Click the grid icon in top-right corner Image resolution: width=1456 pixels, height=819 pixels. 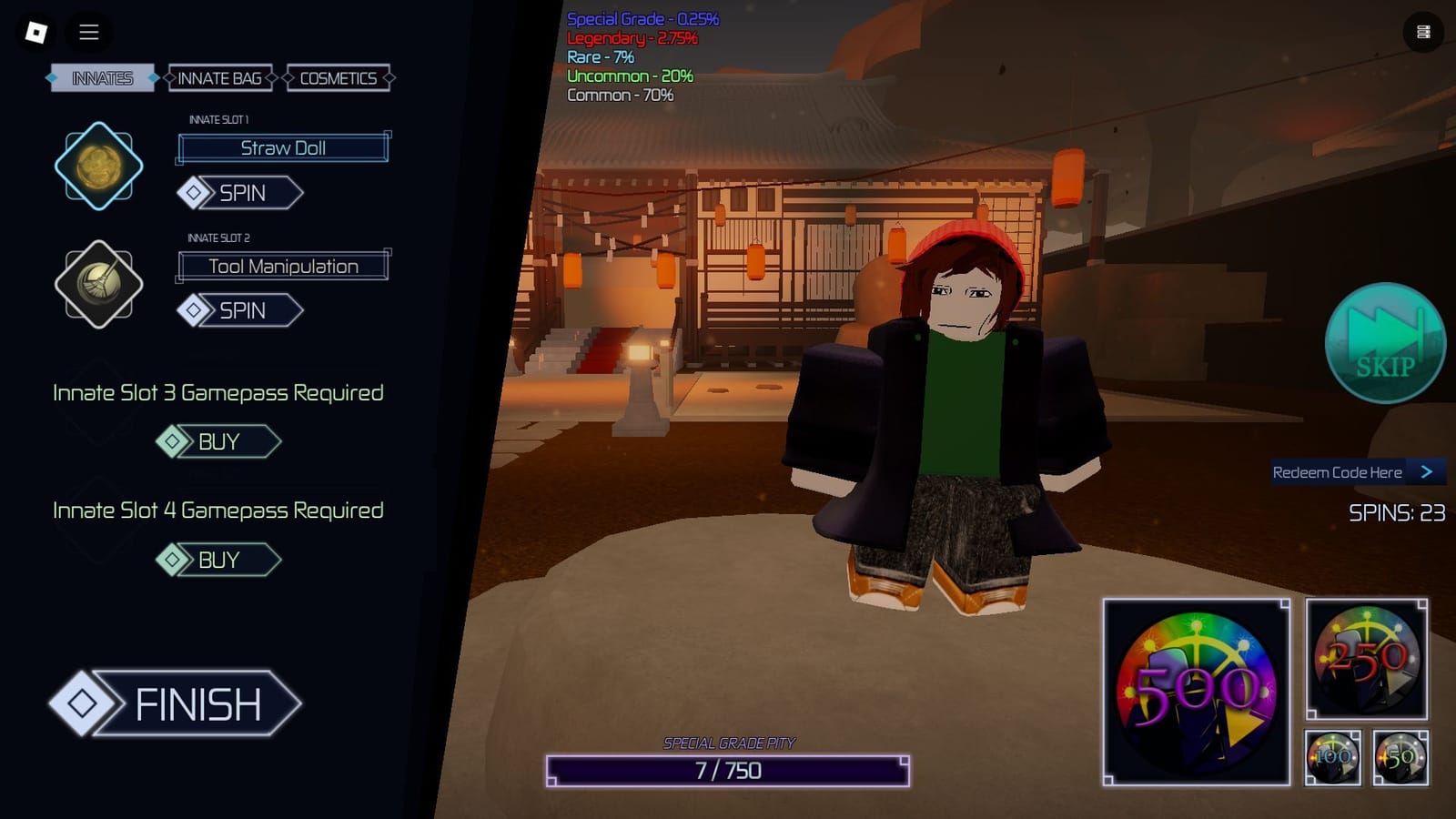1421,30
